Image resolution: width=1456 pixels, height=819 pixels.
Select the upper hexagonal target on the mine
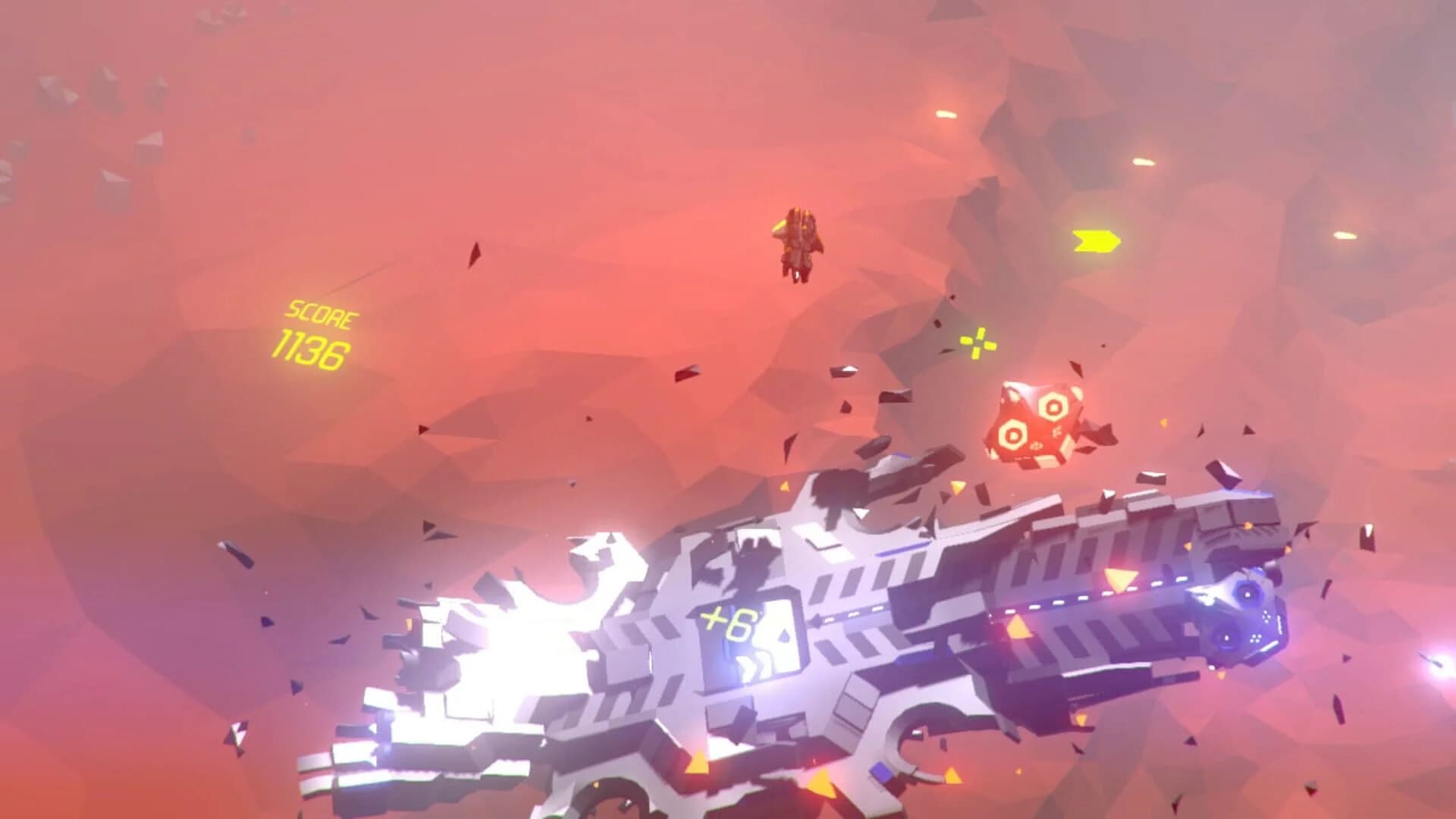pos(1053,407)
